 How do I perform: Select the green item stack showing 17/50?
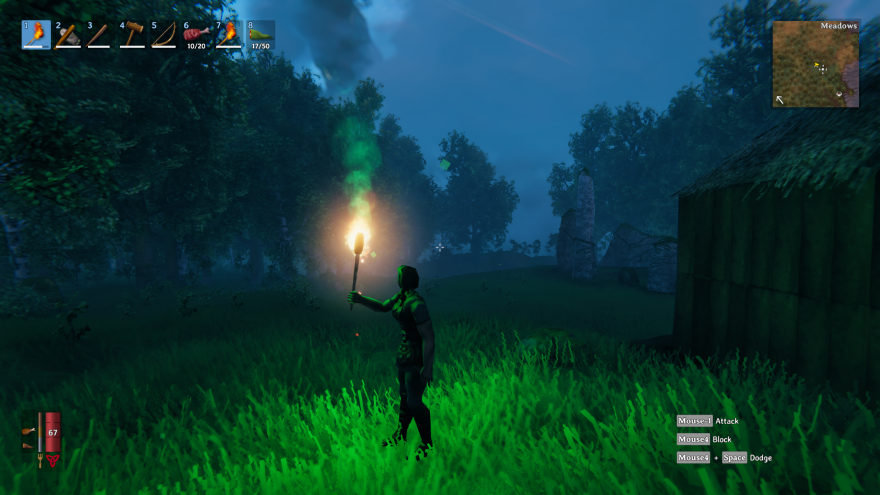(x=260, y=35)
